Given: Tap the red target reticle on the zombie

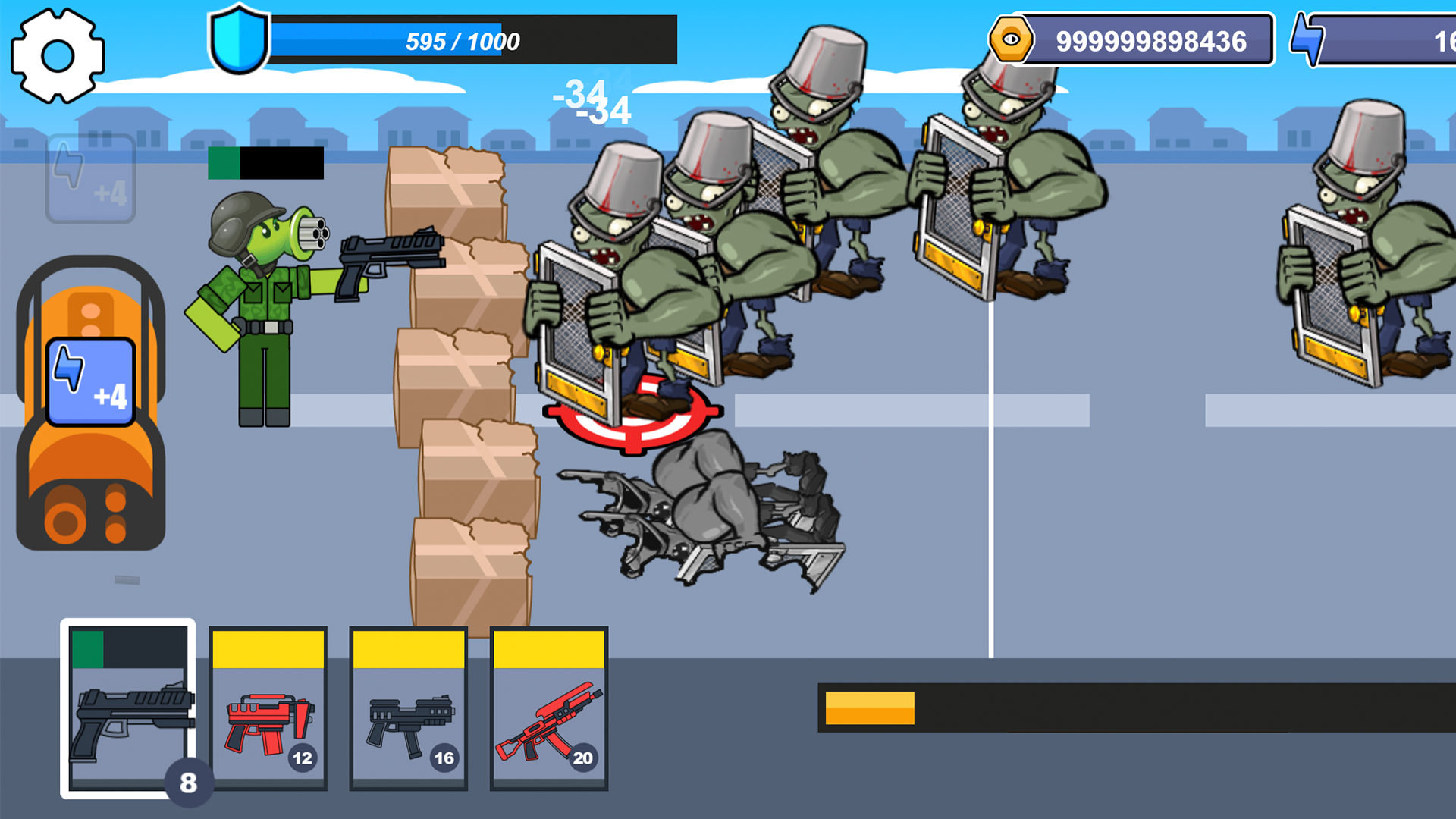Looking at the screenshot, I should click(x=633, y=413).
